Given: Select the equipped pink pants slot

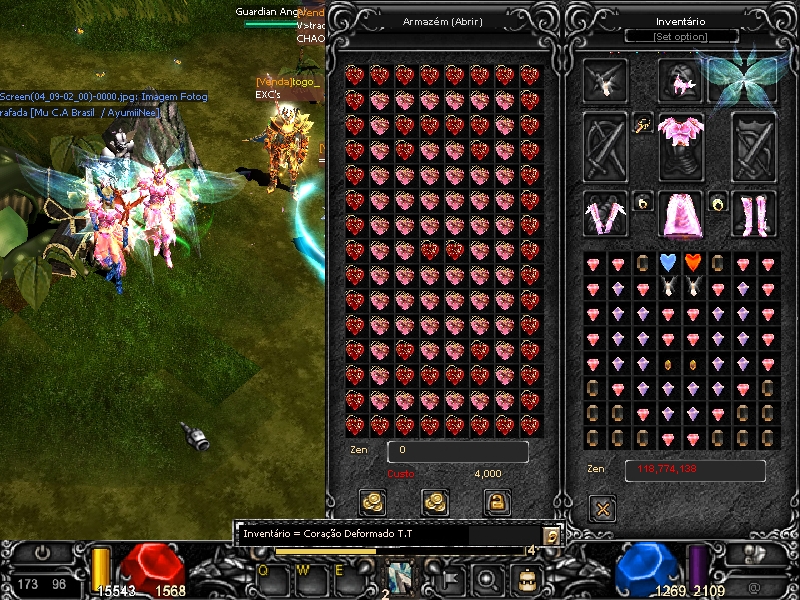Looking at the screenshot, I should pyautogui.click(x=681, y=214).
